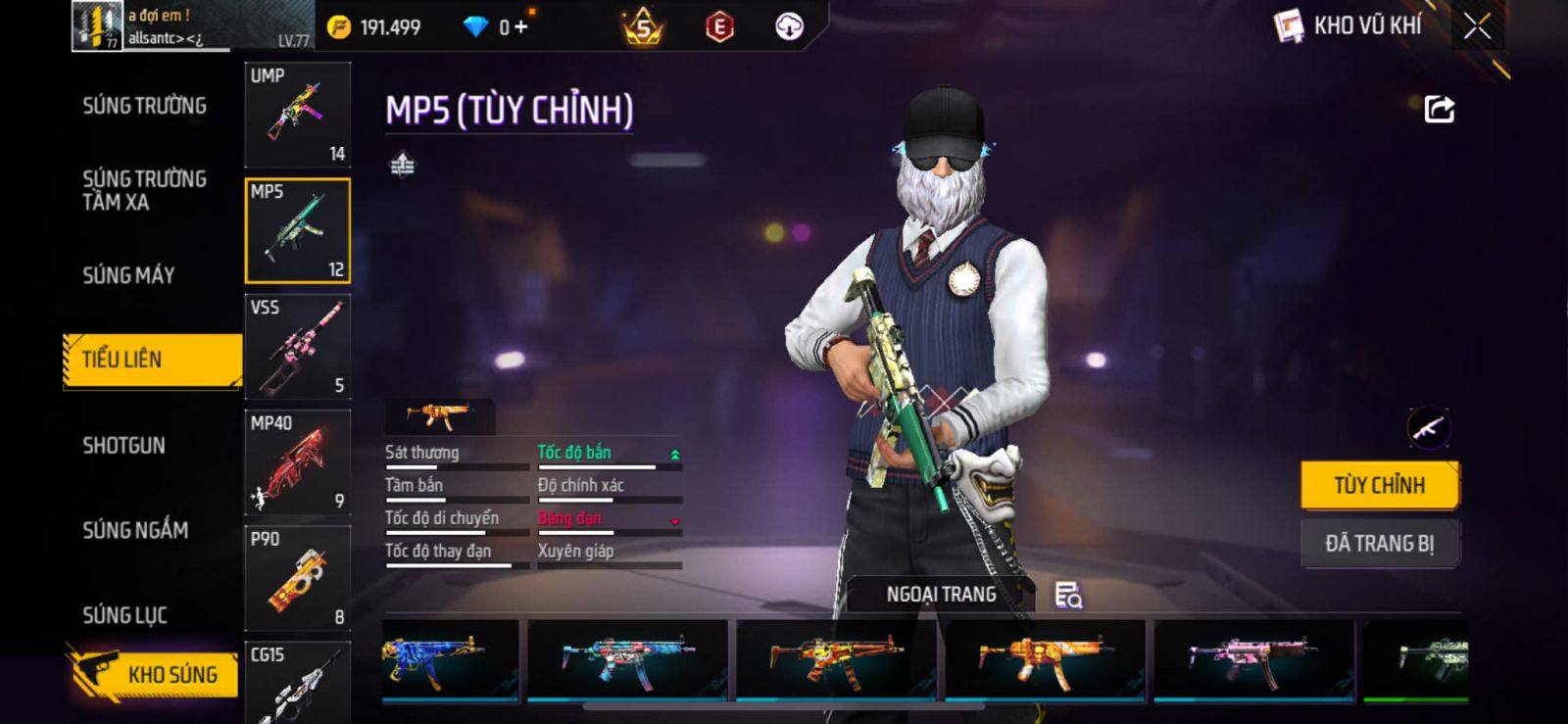Choose the Shotgun category

click(x=123, y=446)
